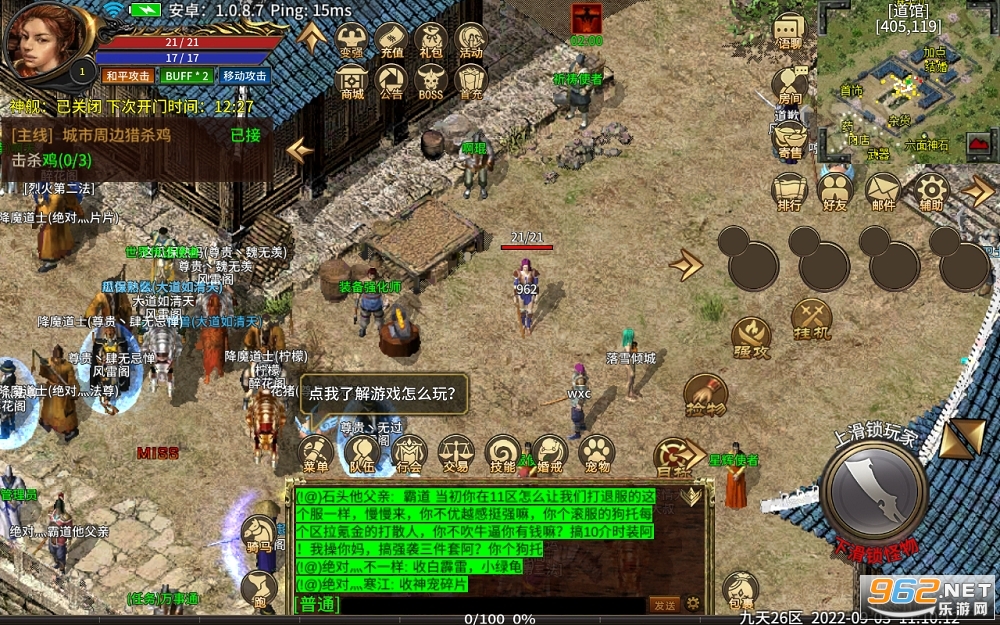Image resolution: width=1000 pixels, height=625 pixels.
Task: Click the large blade attack button
Action: pos(873,490)
